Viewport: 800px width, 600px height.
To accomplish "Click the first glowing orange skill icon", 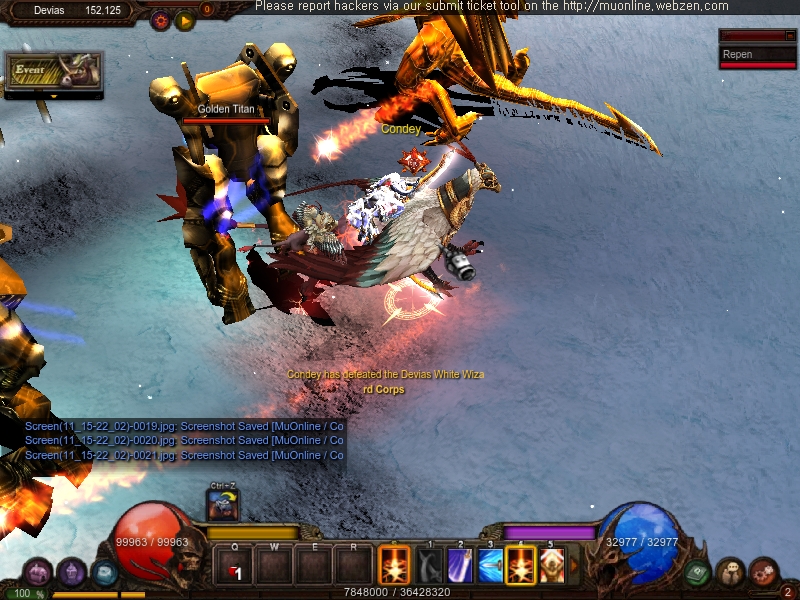I will pos(394,565).
